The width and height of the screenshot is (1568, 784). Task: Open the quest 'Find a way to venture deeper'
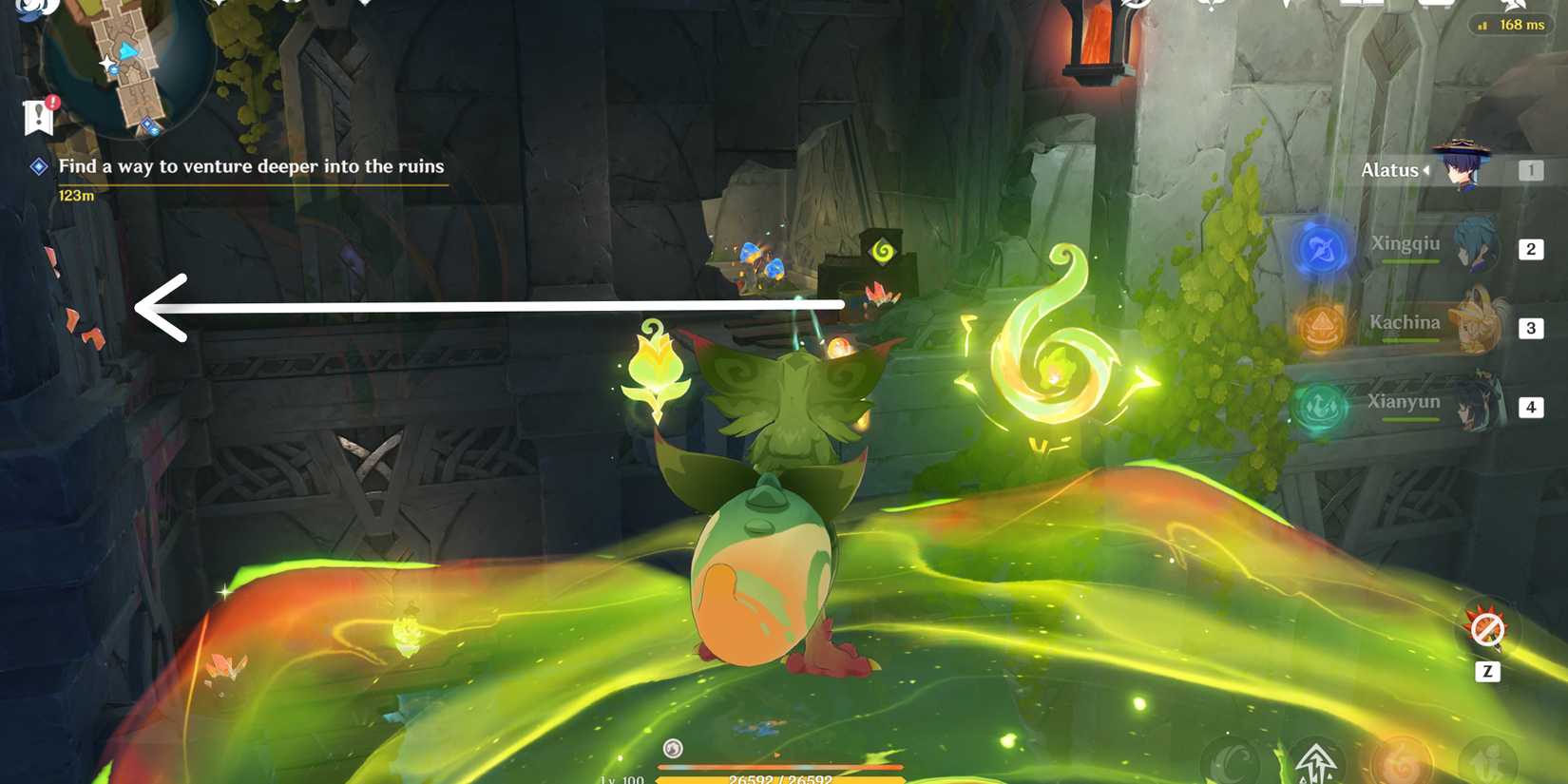click(252, 165)
